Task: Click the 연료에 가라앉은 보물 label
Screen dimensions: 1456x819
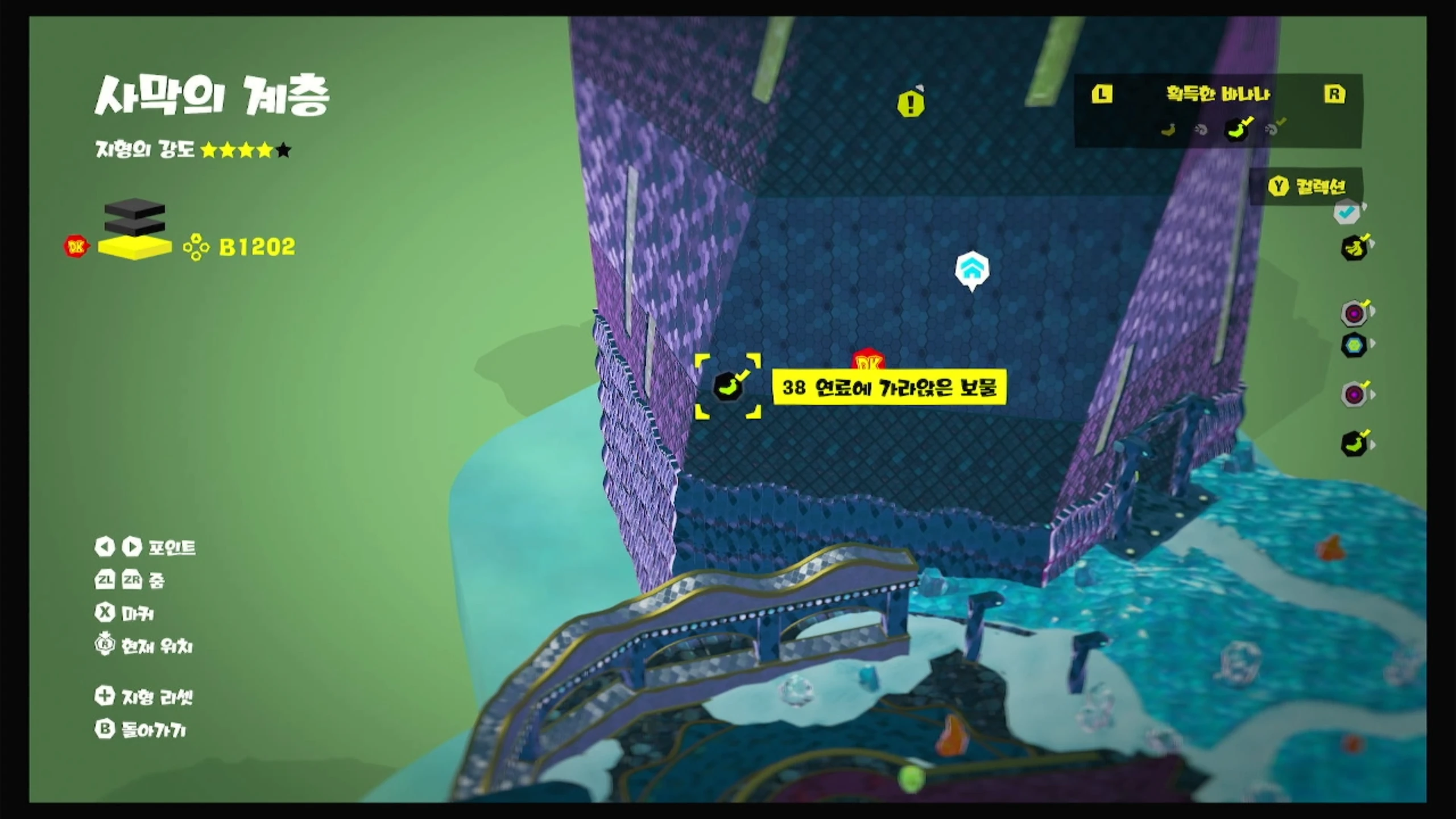Action: coord(889,387)
